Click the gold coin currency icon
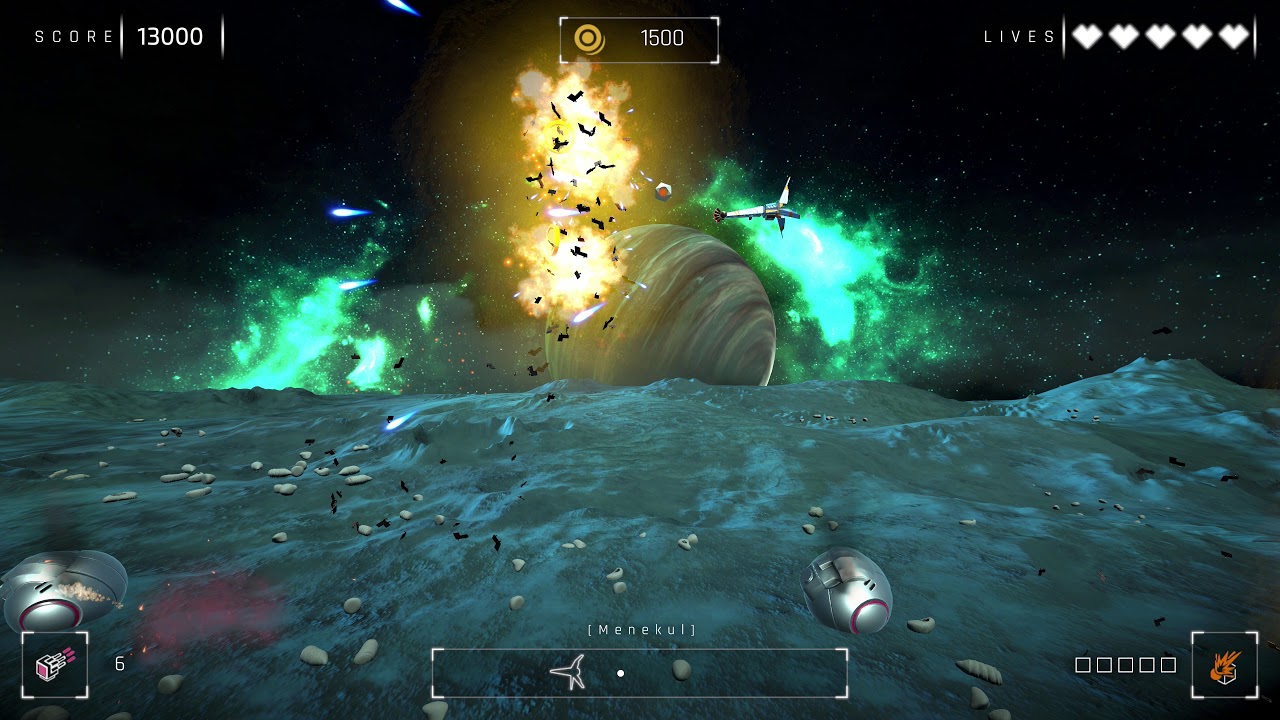1280x720 pixels. coord(589,39)
